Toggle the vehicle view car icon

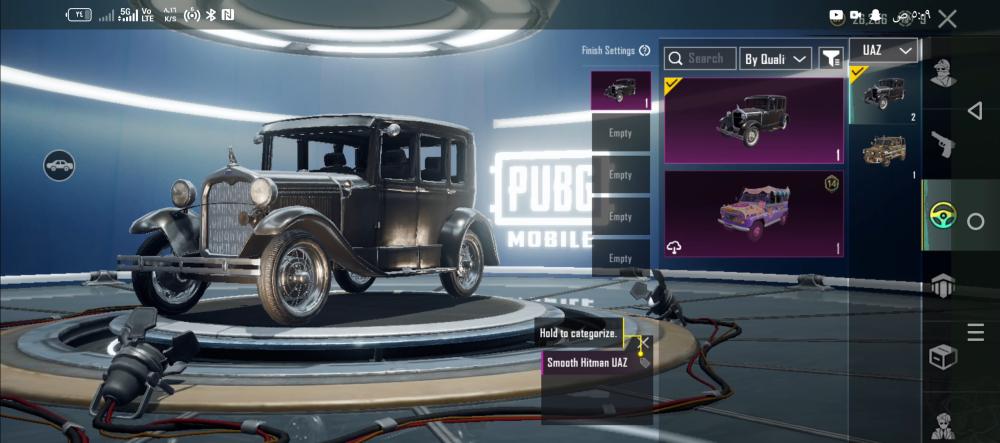coord(60,165)
